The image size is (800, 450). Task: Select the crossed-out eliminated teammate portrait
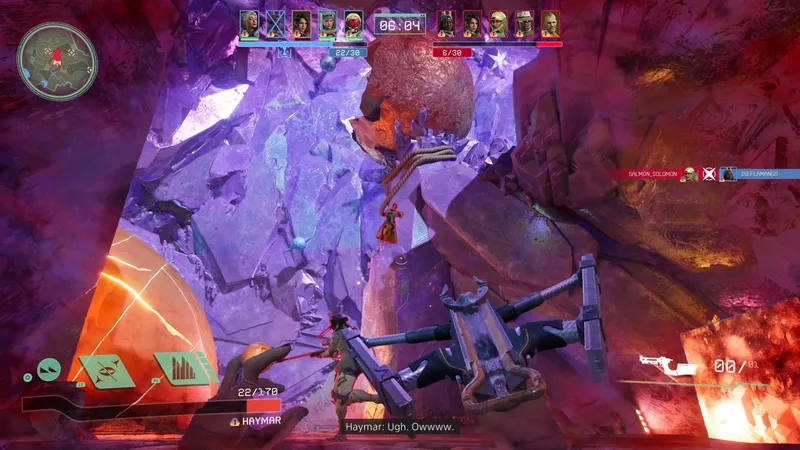pyautogui.click(x=275, y=24)
